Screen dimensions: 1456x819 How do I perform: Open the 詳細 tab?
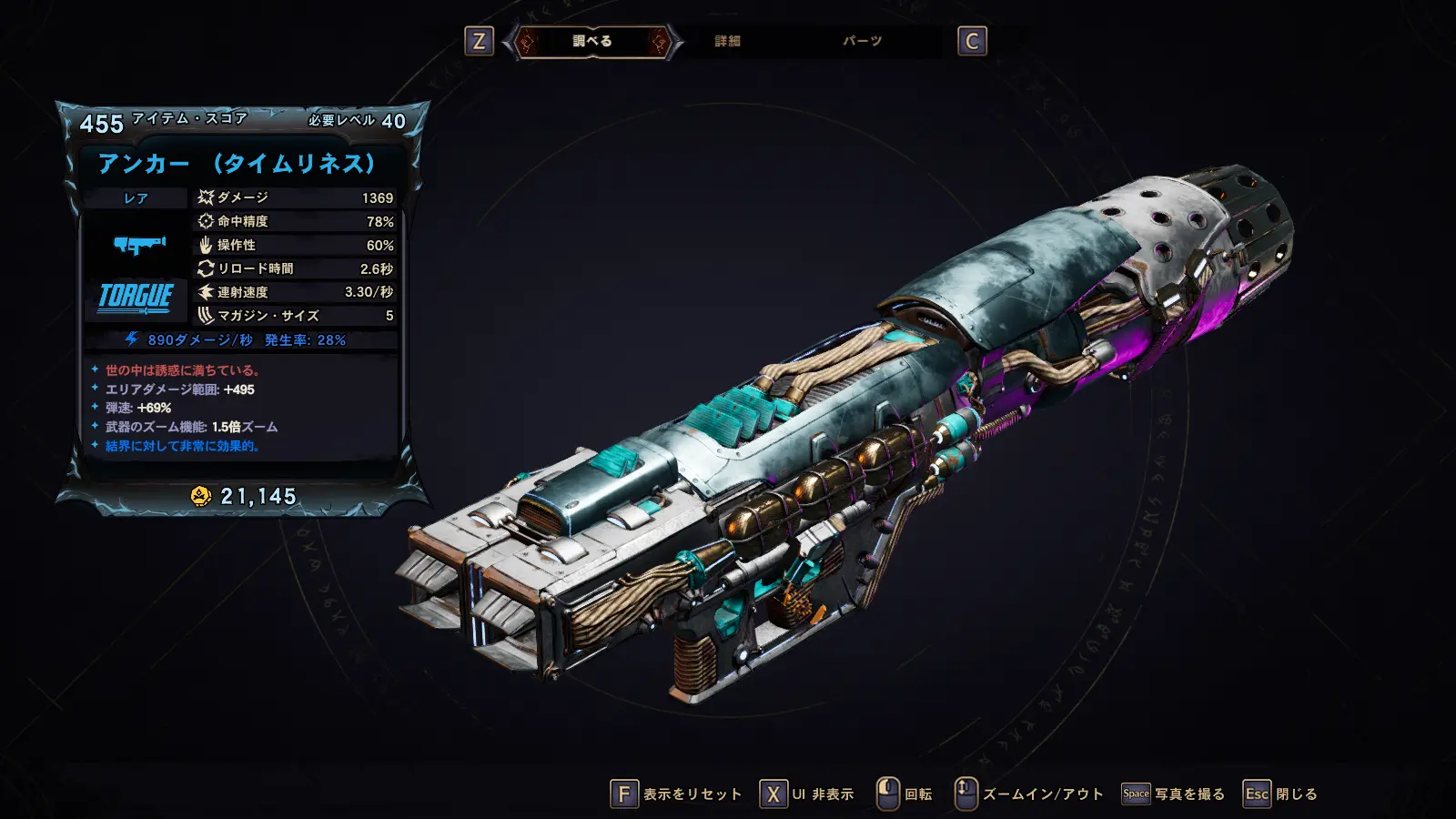click(x=727, y=42)
